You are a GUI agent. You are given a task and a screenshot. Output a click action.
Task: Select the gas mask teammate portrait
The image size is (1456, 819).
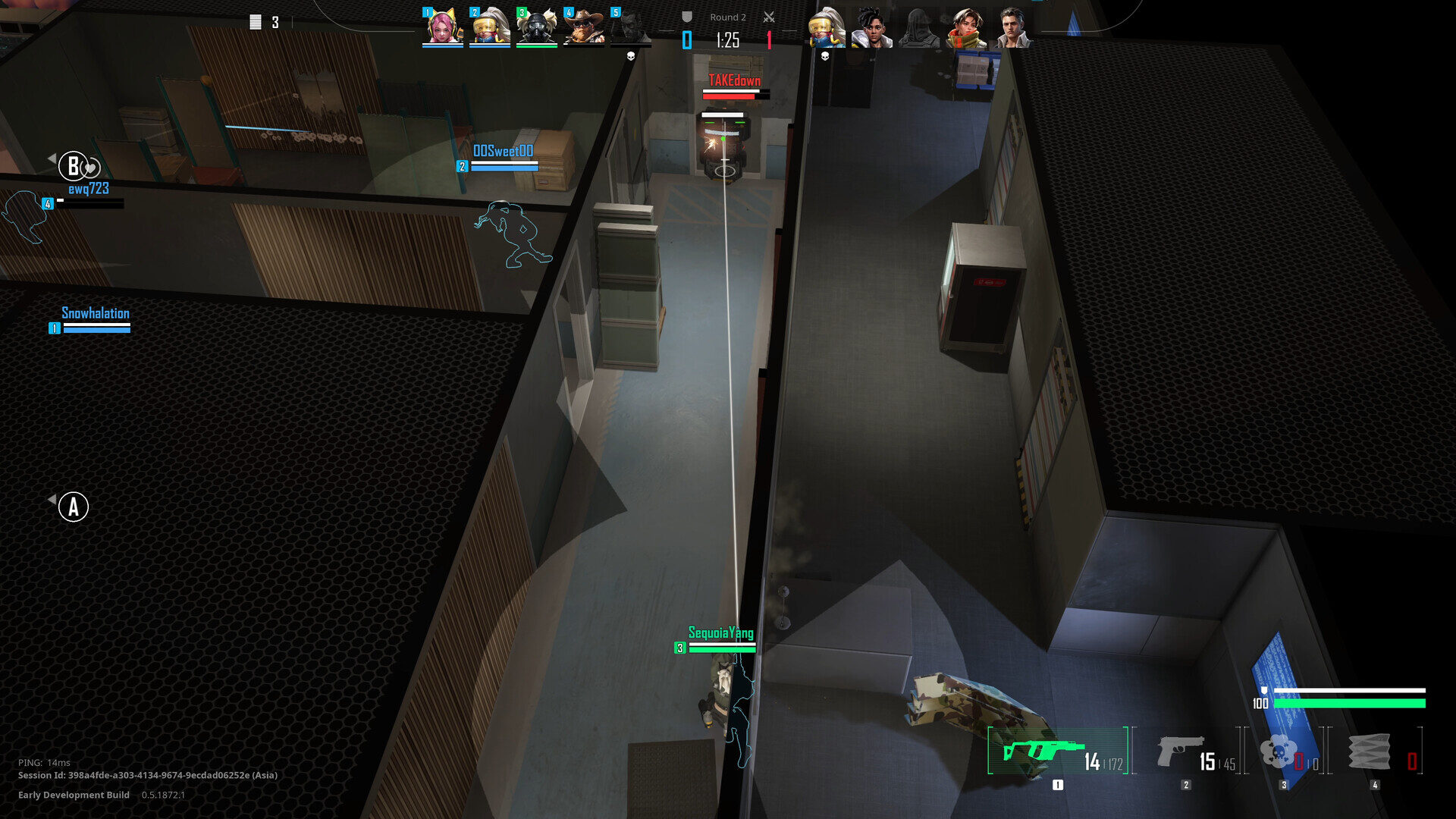coord(536,27)
